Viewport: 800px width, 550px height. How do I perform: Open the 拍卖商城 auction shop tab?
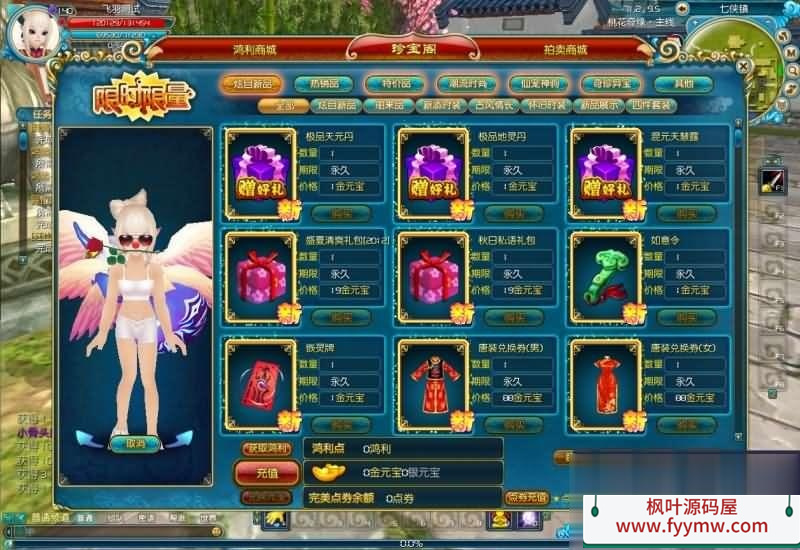point(563,49)
